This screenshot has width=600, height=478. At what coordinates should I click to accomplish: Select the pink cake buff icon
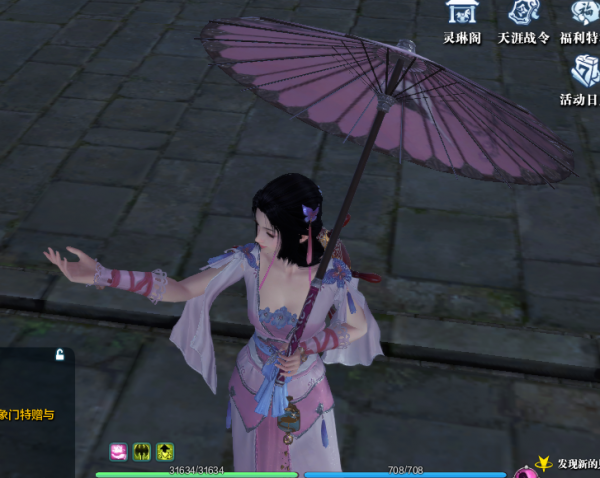(x=118, y=452)
